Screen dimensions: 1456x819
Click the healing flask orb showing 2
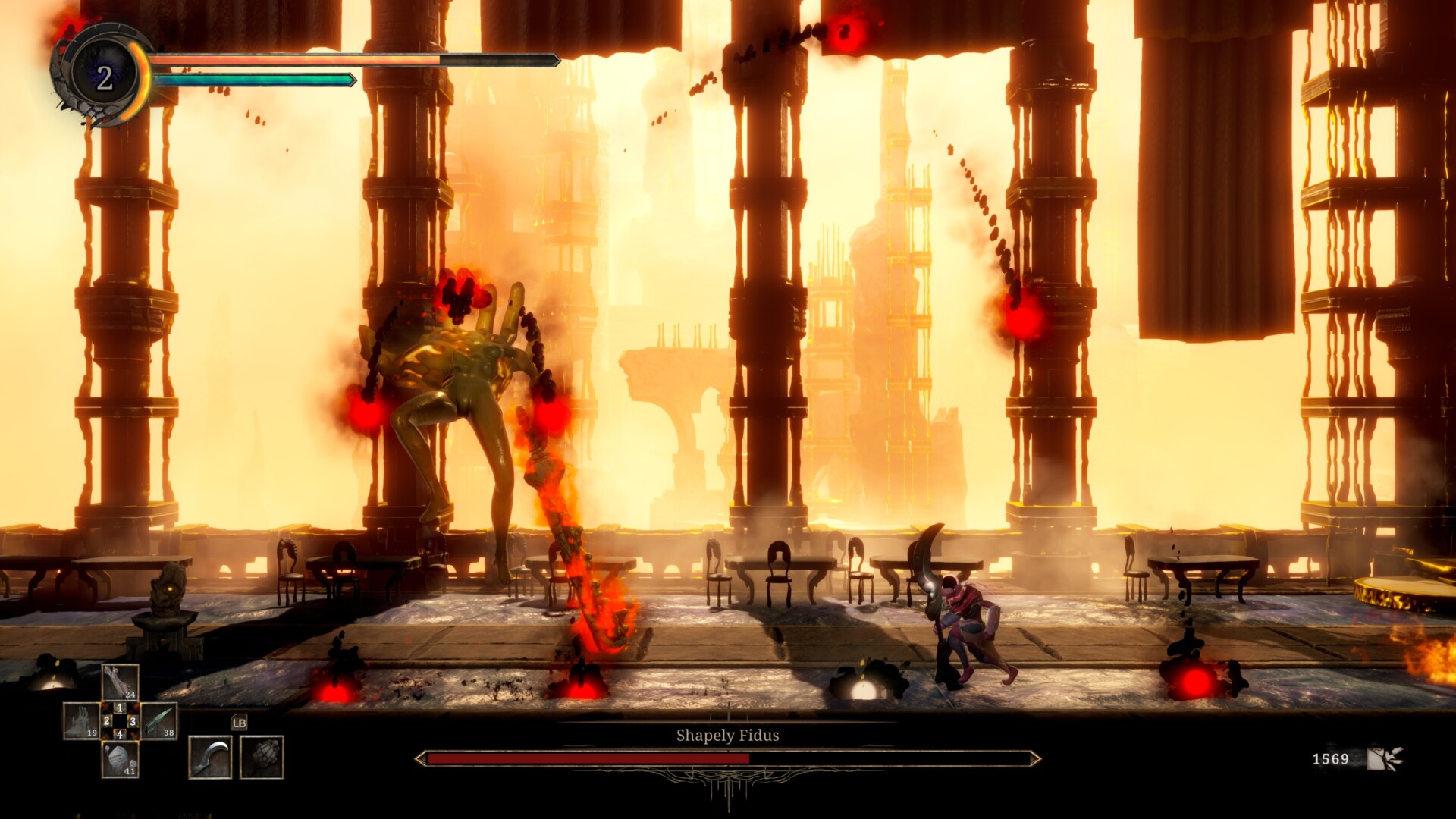point(104,77)
